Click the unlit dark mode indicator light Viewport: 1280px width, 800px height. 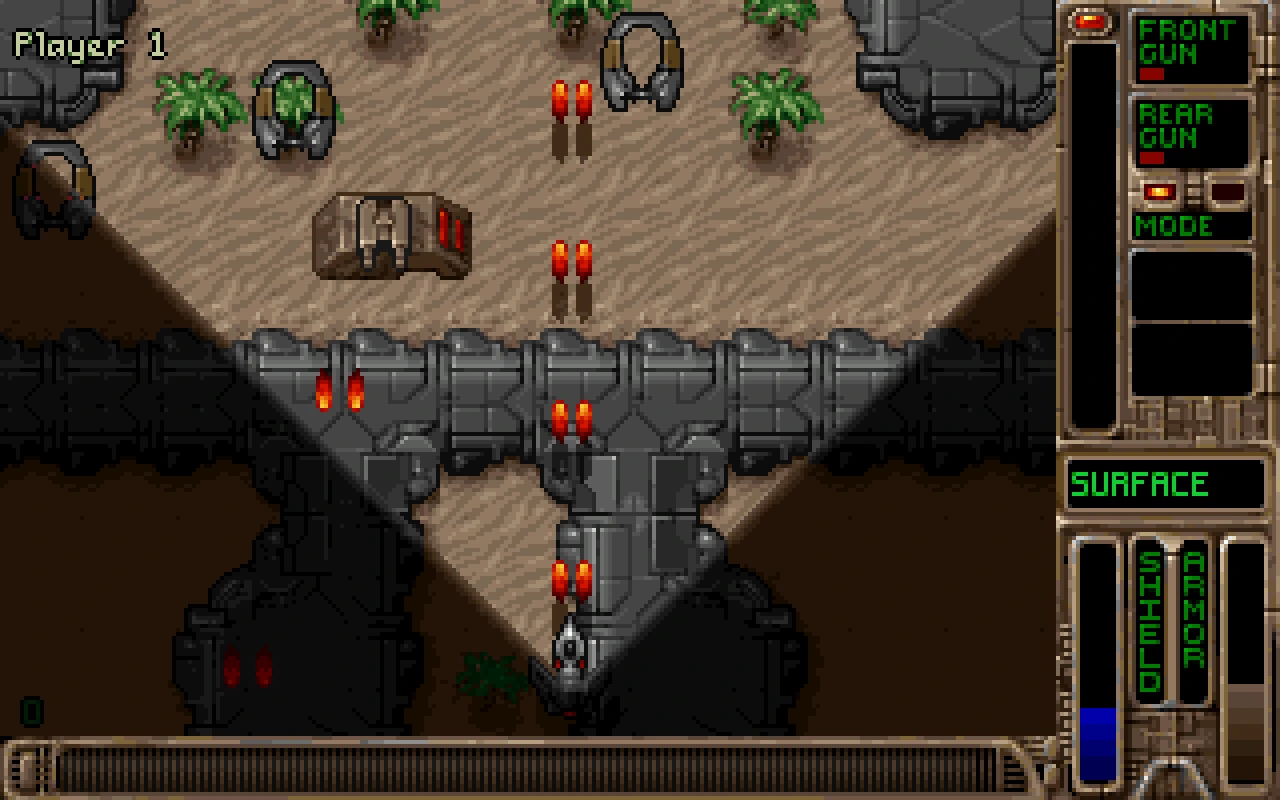click(1226, 192)
